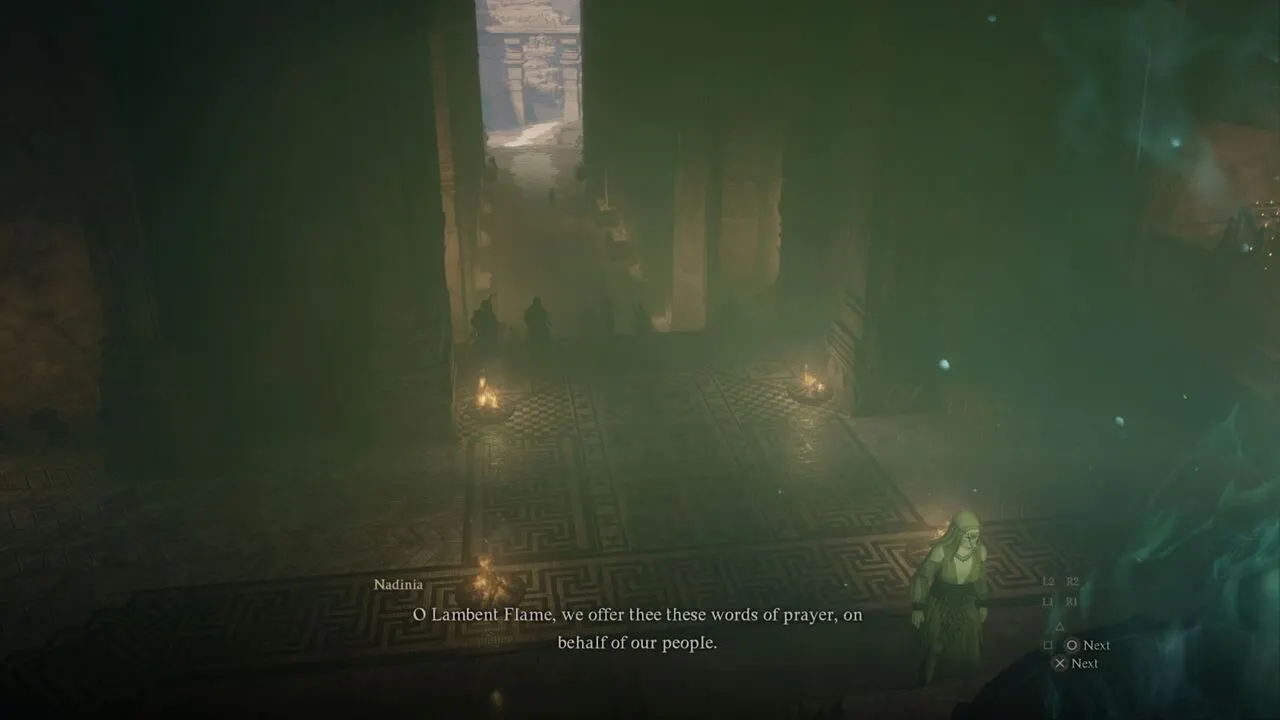Click the Cross button glyph beside Next

click(x=1060, y=663)
